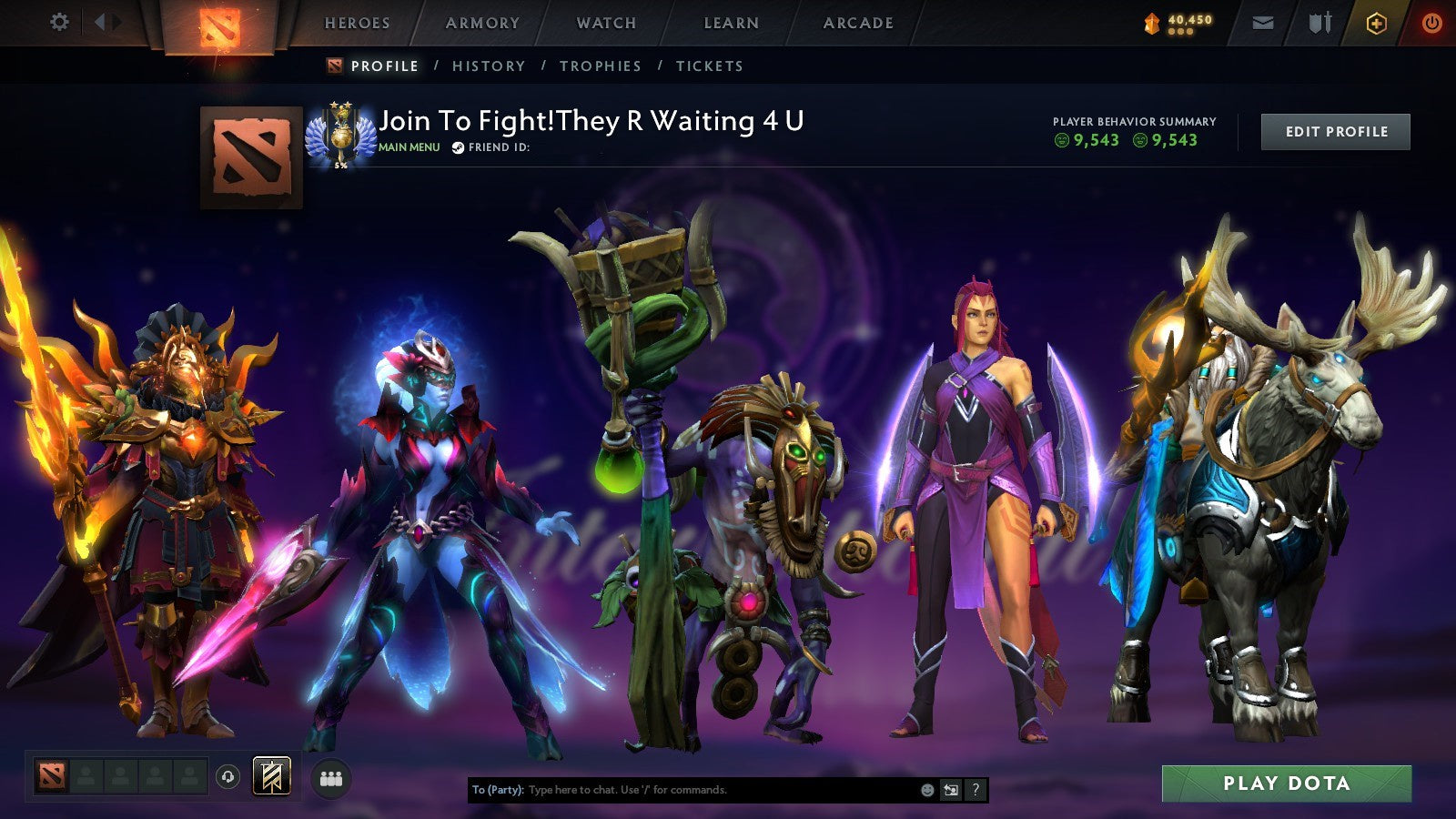The height and width of the screenshot is (819, 1456).
Task: Switch to the HISTORY tab
Action: [x=490, y=66]
